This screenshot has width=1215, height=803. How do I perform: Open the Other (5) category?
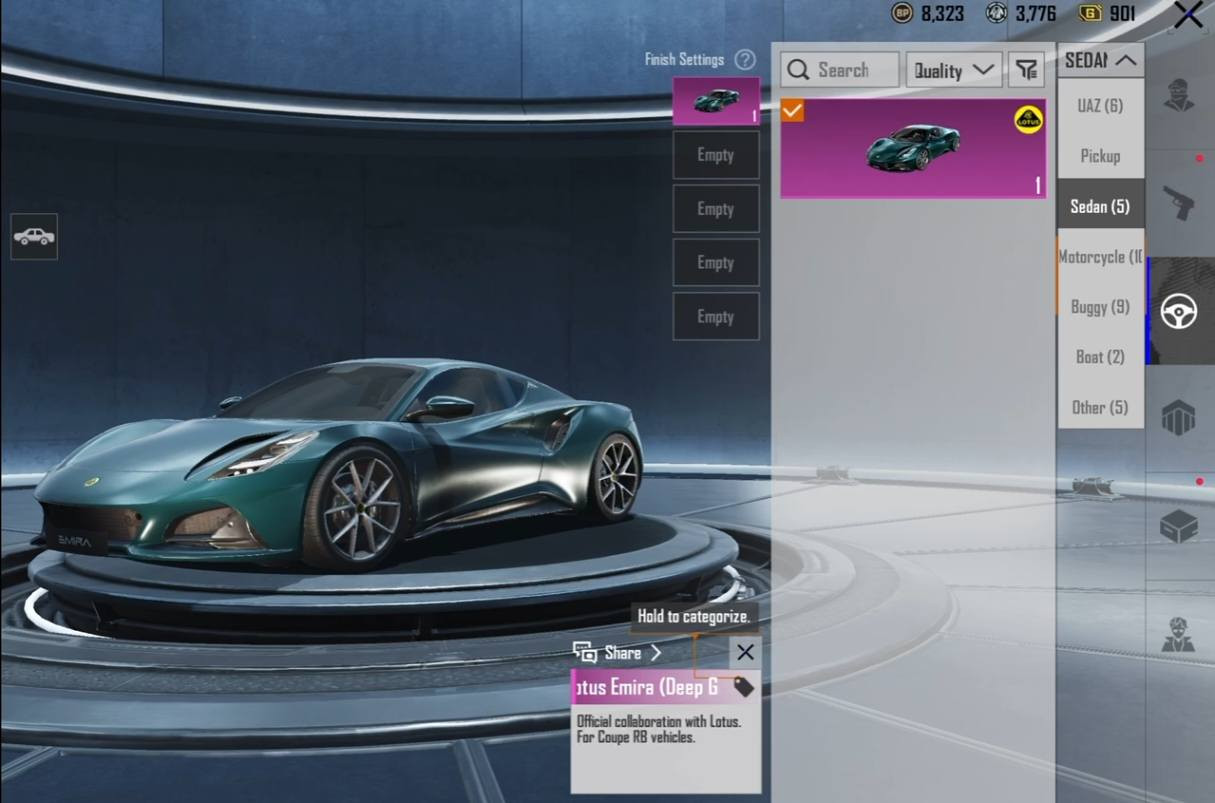tap(1100, 407)
